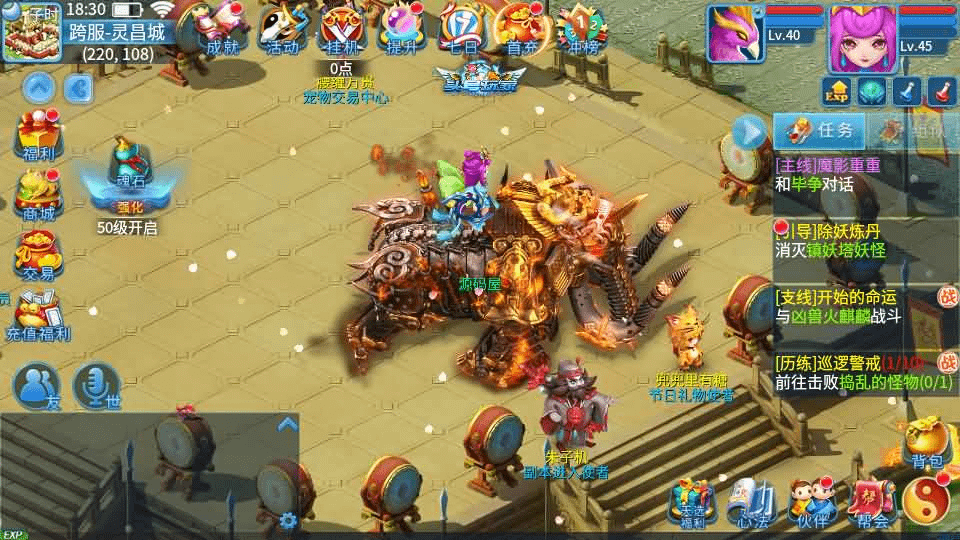Viewport: 960px width, 540px height.
Task: Open the 提升 upgrade icon
Action: [402, 28]
